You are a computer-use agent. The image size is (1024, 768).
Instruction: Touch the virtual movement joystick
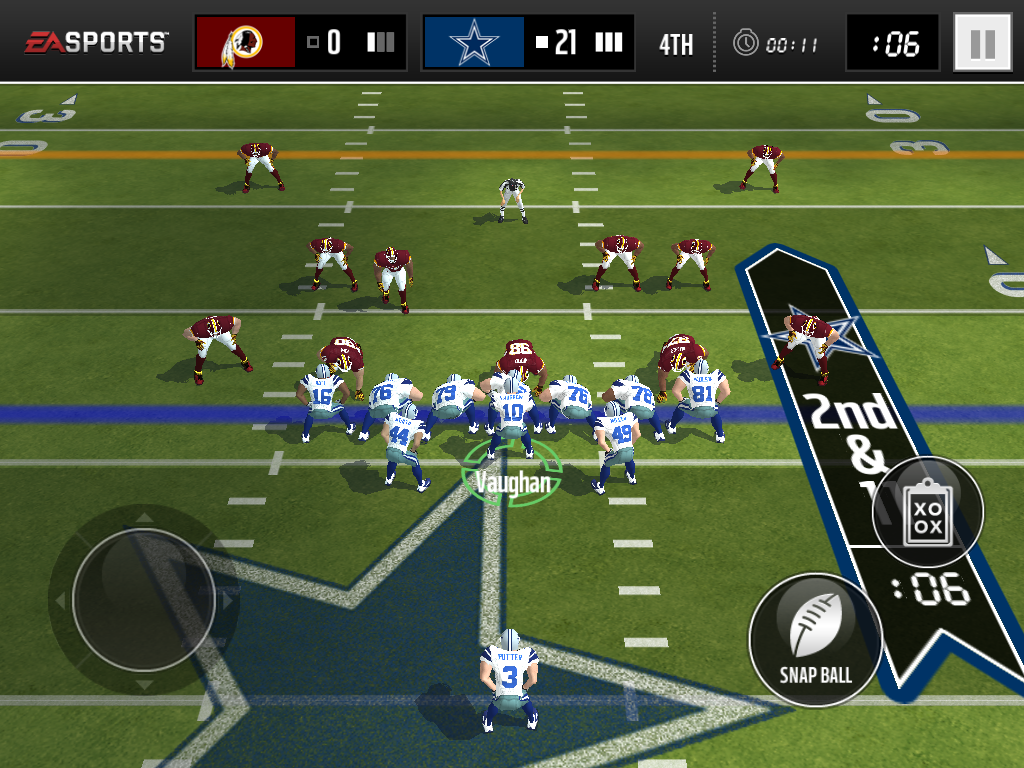[x=143, y=600]
